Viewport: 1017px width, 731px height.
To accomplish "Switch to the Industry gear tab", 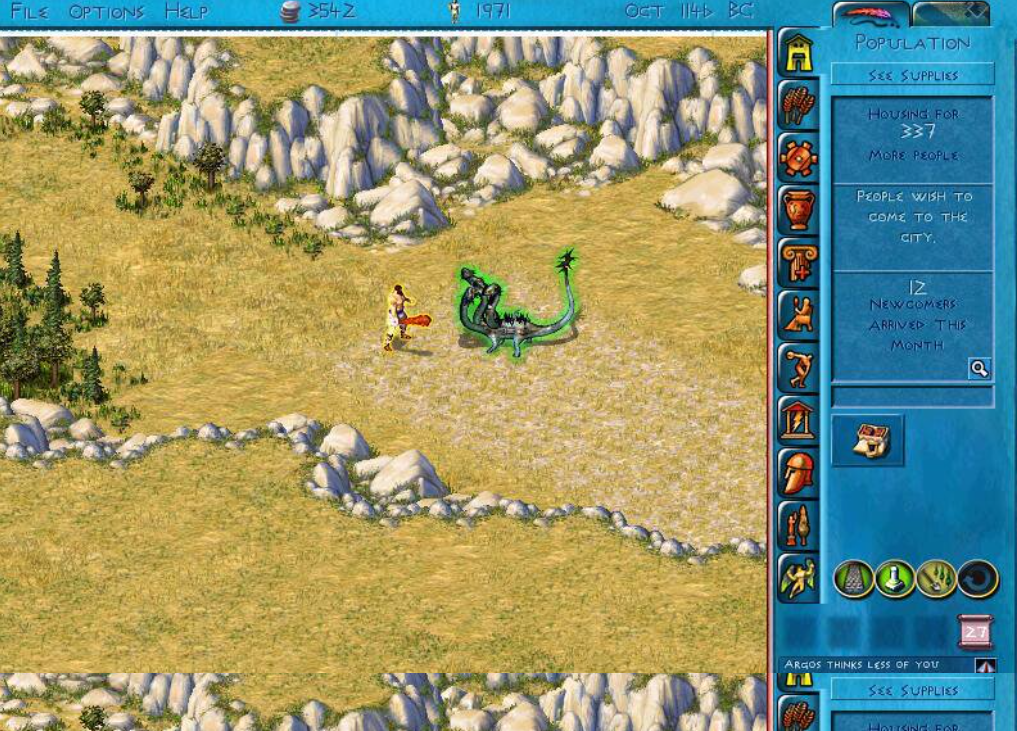I will 798,158.
